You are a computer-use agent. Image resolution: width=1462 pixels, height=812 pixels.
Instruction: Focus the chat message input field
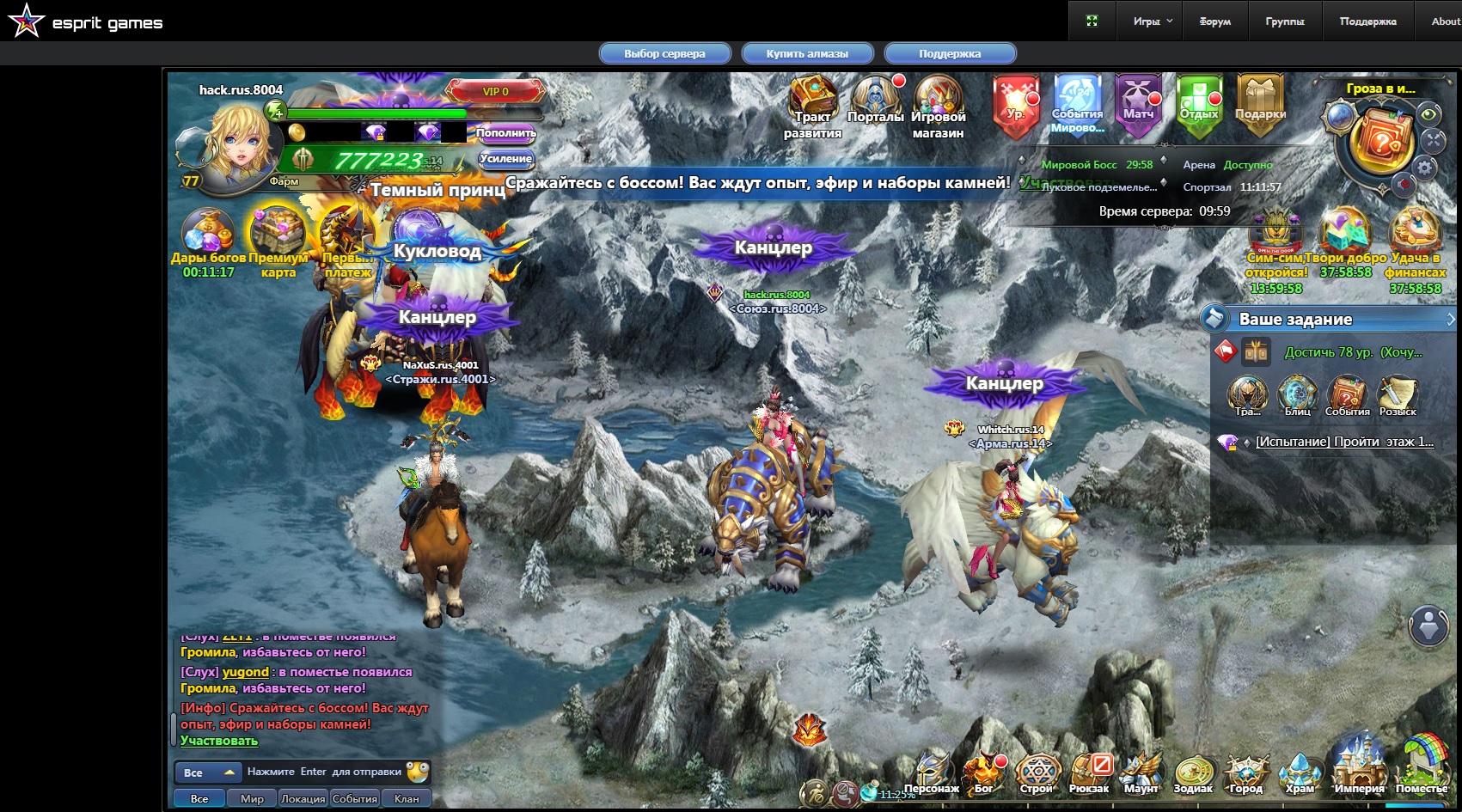pyautogui.click(x=325, y=772)
